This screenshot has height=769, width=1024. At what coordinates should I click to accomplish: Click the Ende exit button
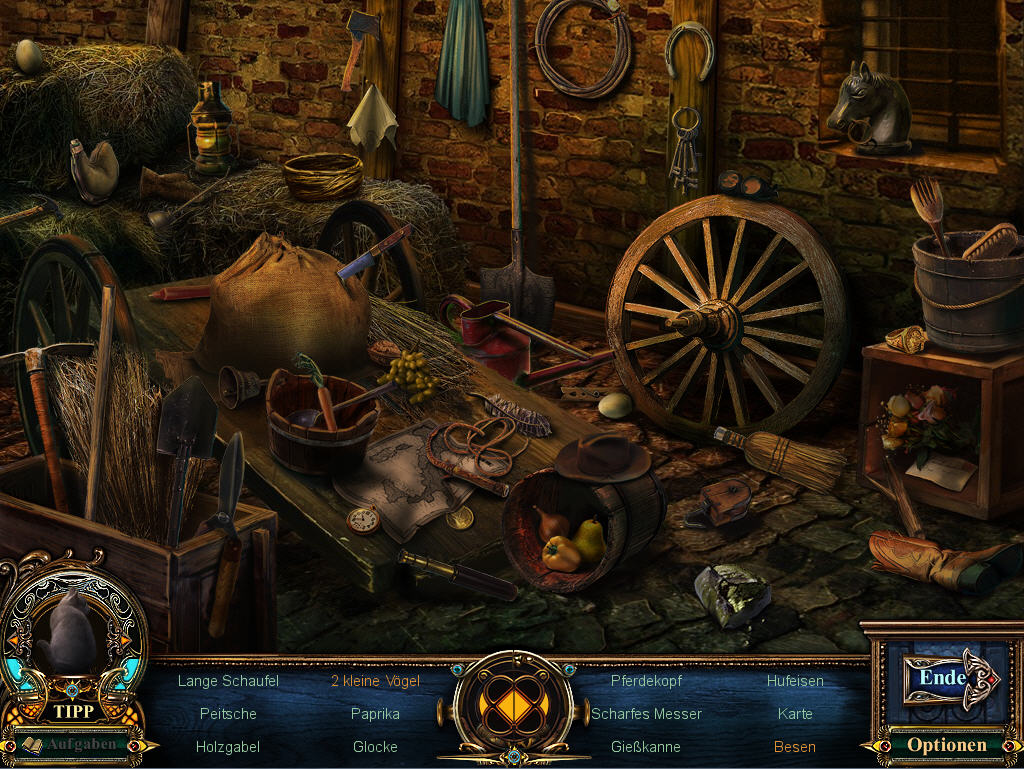click(943, 678)
